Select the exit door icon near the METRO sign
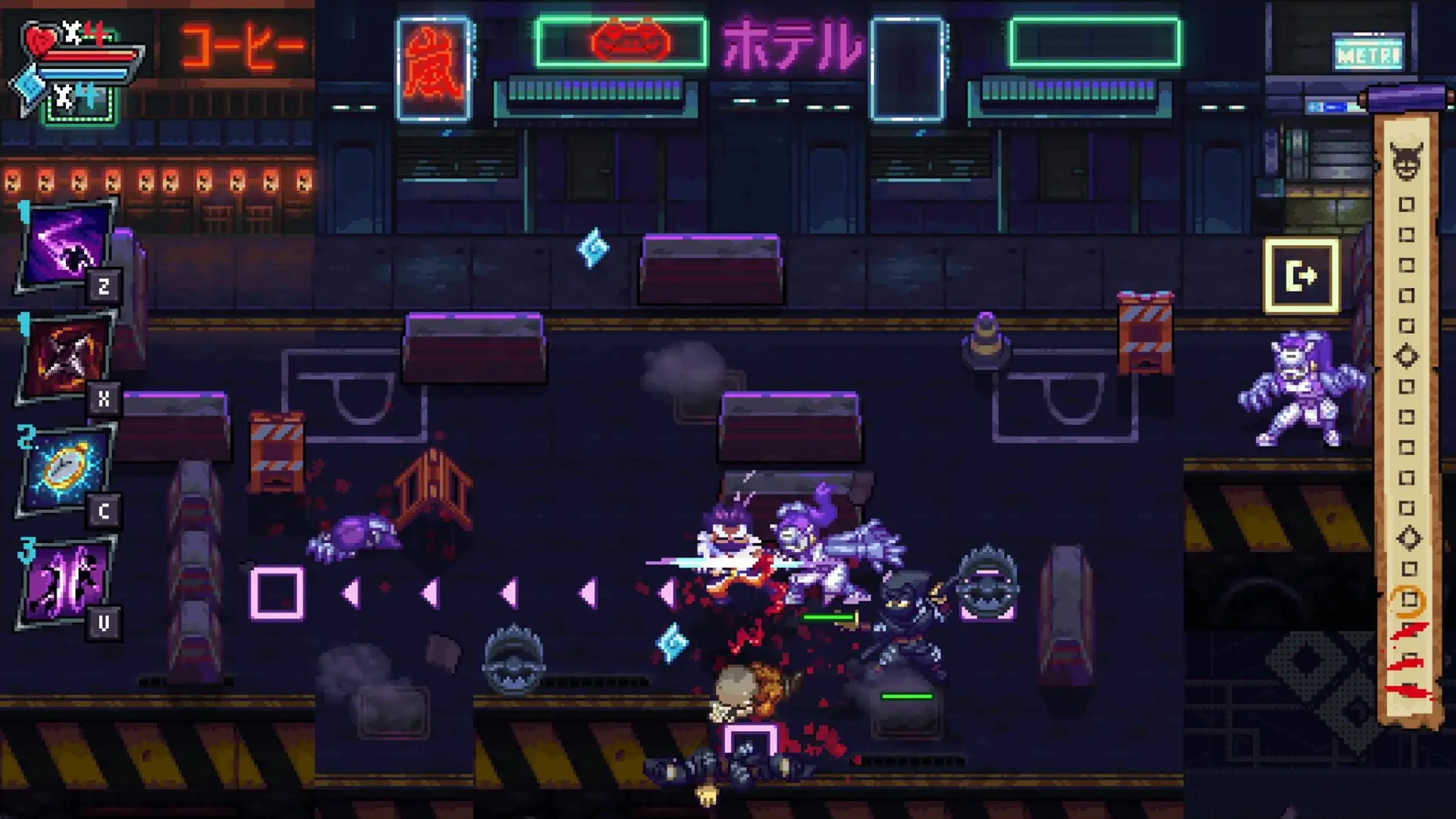The width and height of the screenshot is (1456, 819). [1301, 275]
